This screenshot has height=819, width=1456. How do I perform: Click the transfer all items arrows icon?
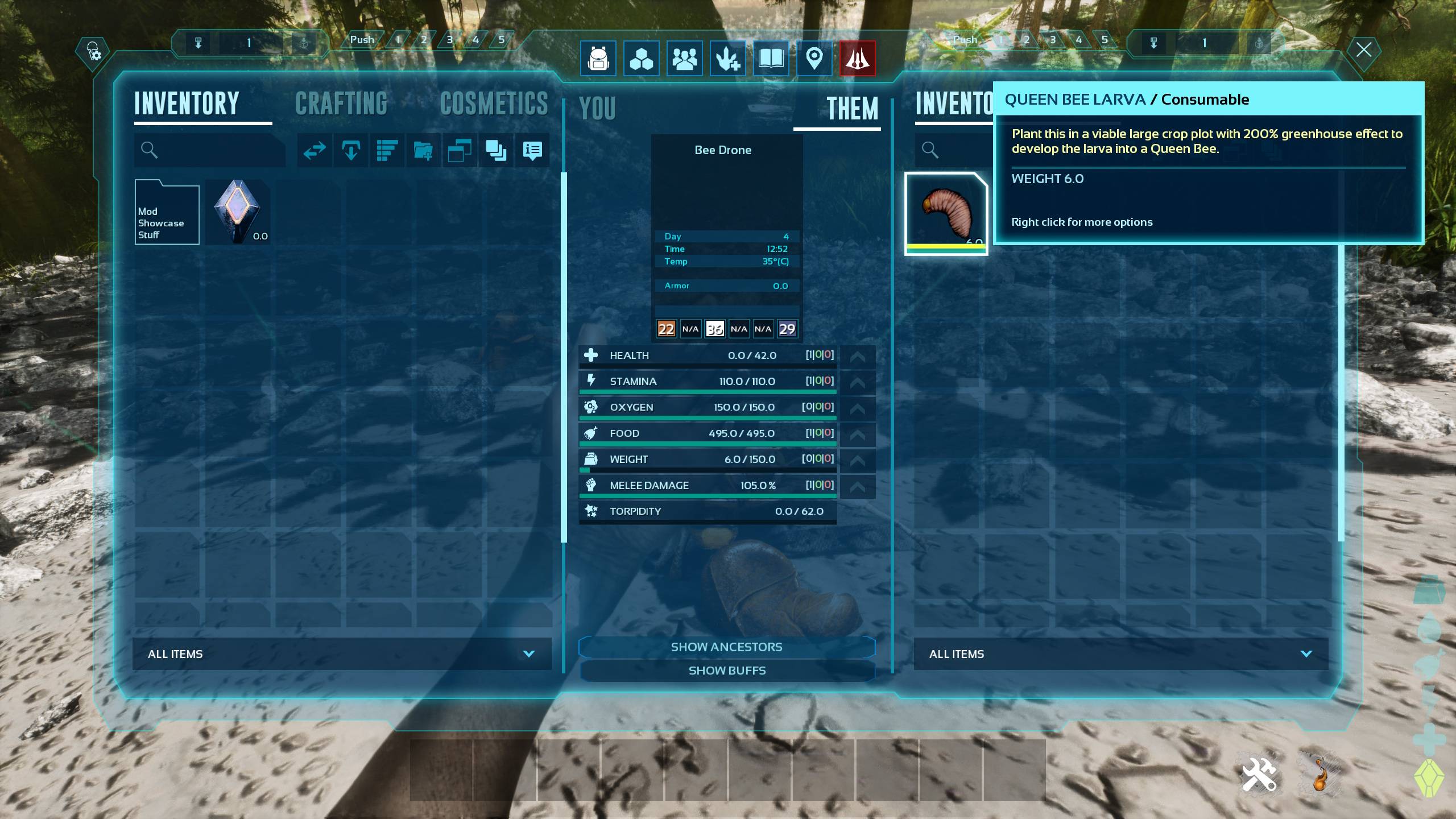pyautogui.click(x=315, y=151)
